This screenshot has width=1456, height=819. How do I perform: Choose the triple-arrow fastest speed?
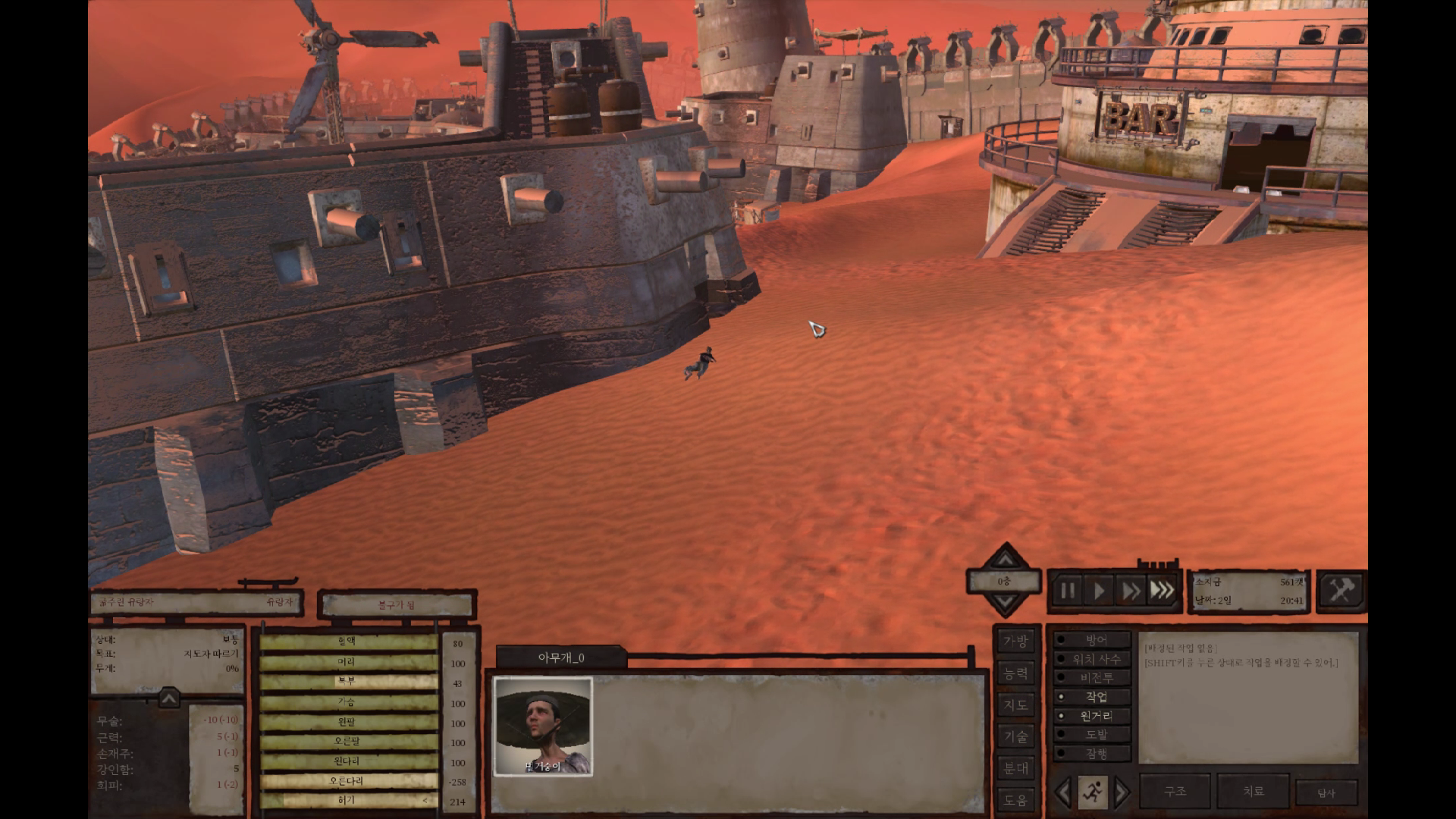click(x=1162, y=591)
